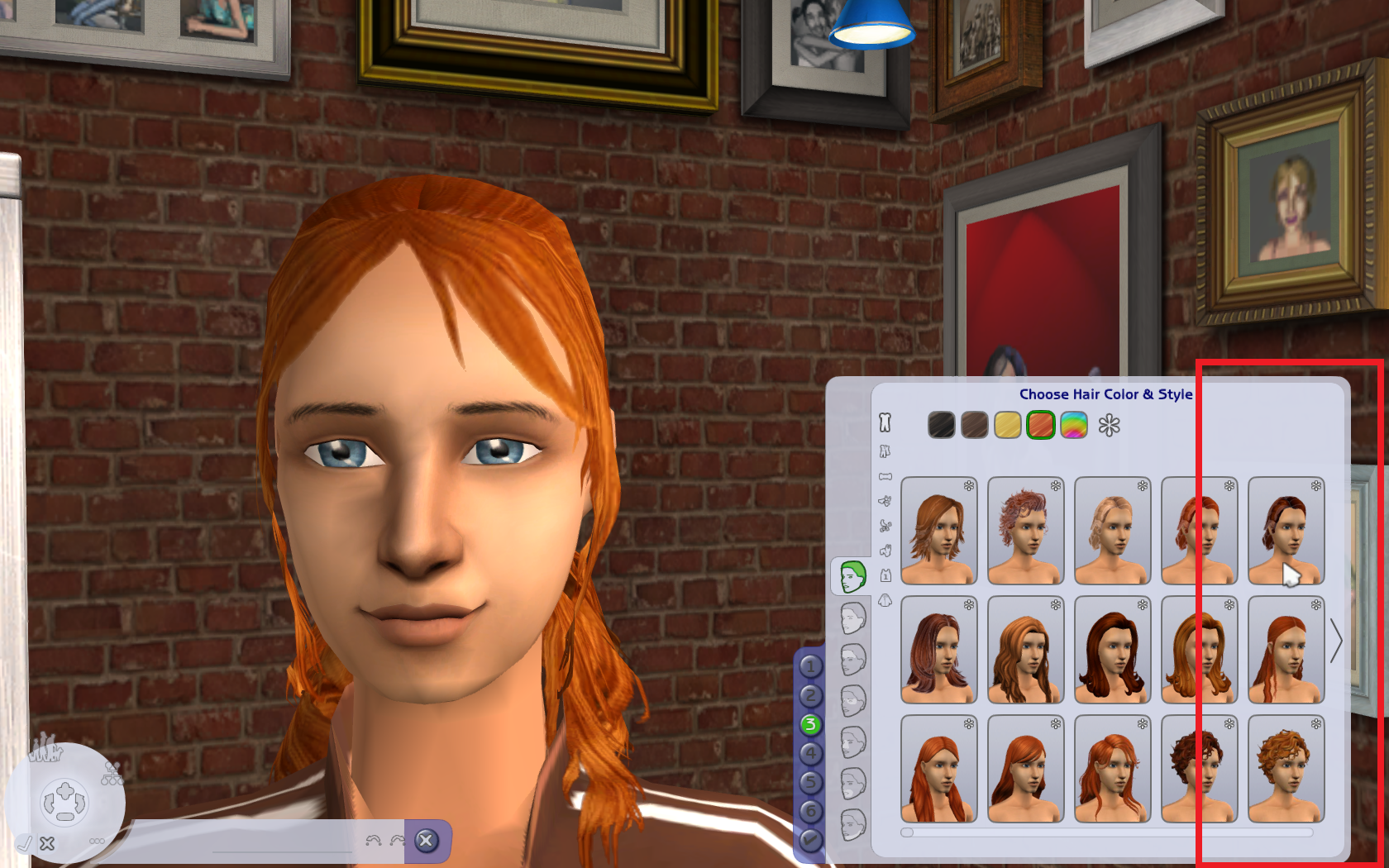Select the black hair color swatch
The width and height of the screenshot is (1389, 868).
941,425
